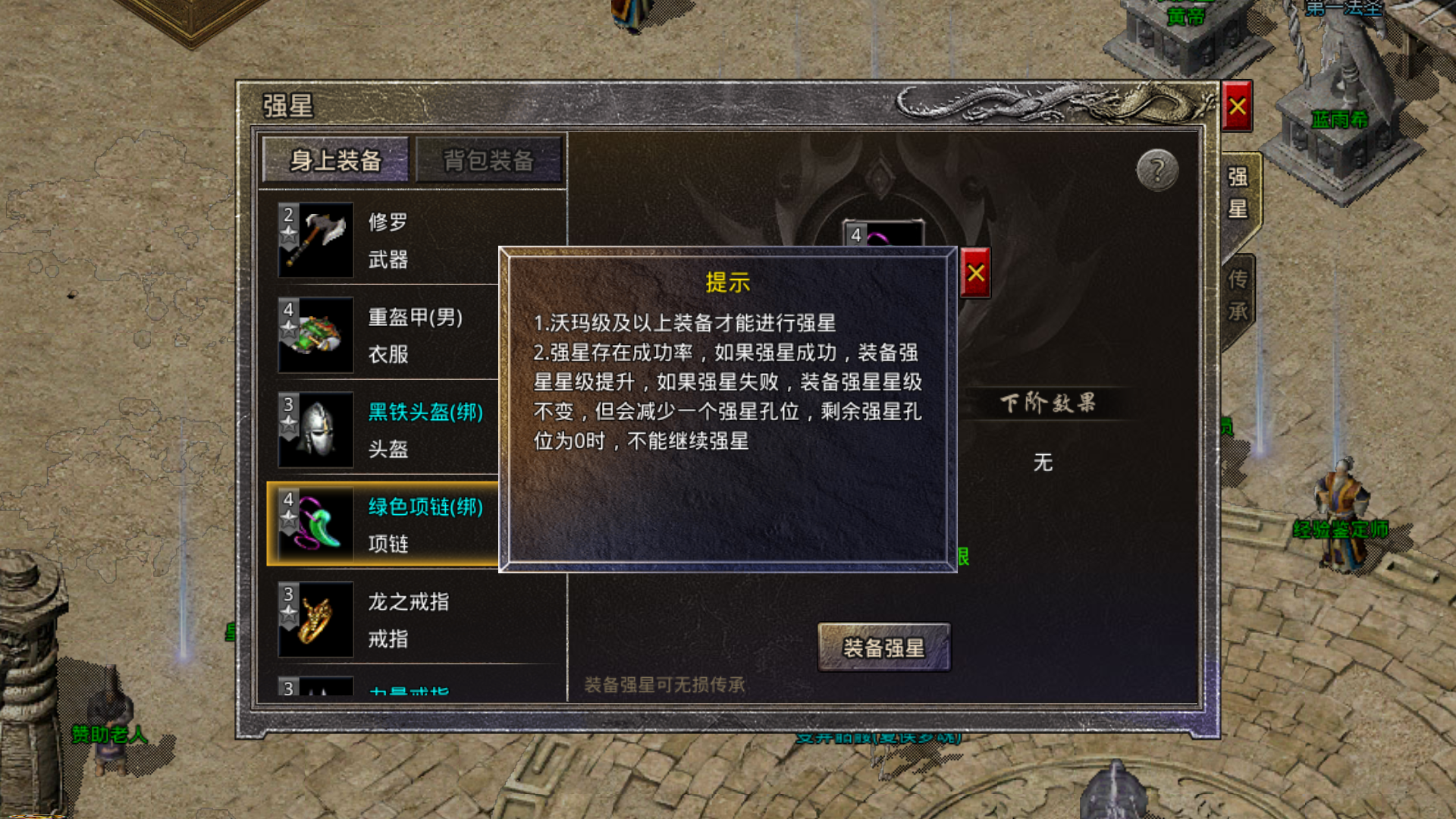Choose the 龙之戒指 ring icon
1456x819 pixels.
[x=316, y=618]
